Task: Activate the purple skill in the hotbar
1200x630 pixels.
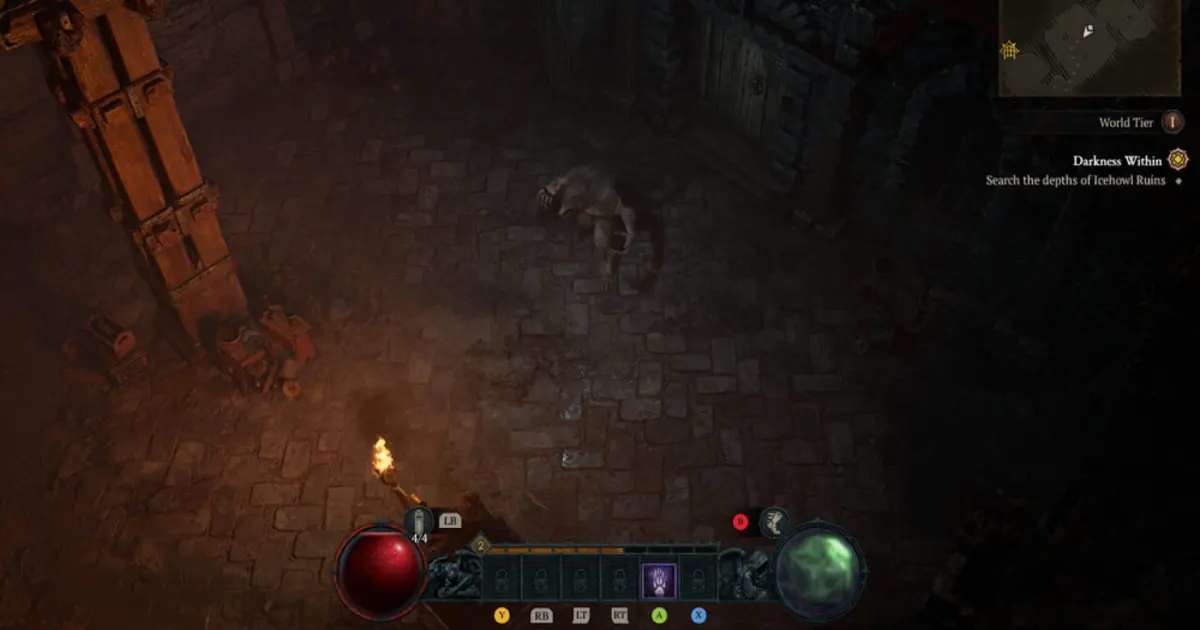Action: pos(659,581)
